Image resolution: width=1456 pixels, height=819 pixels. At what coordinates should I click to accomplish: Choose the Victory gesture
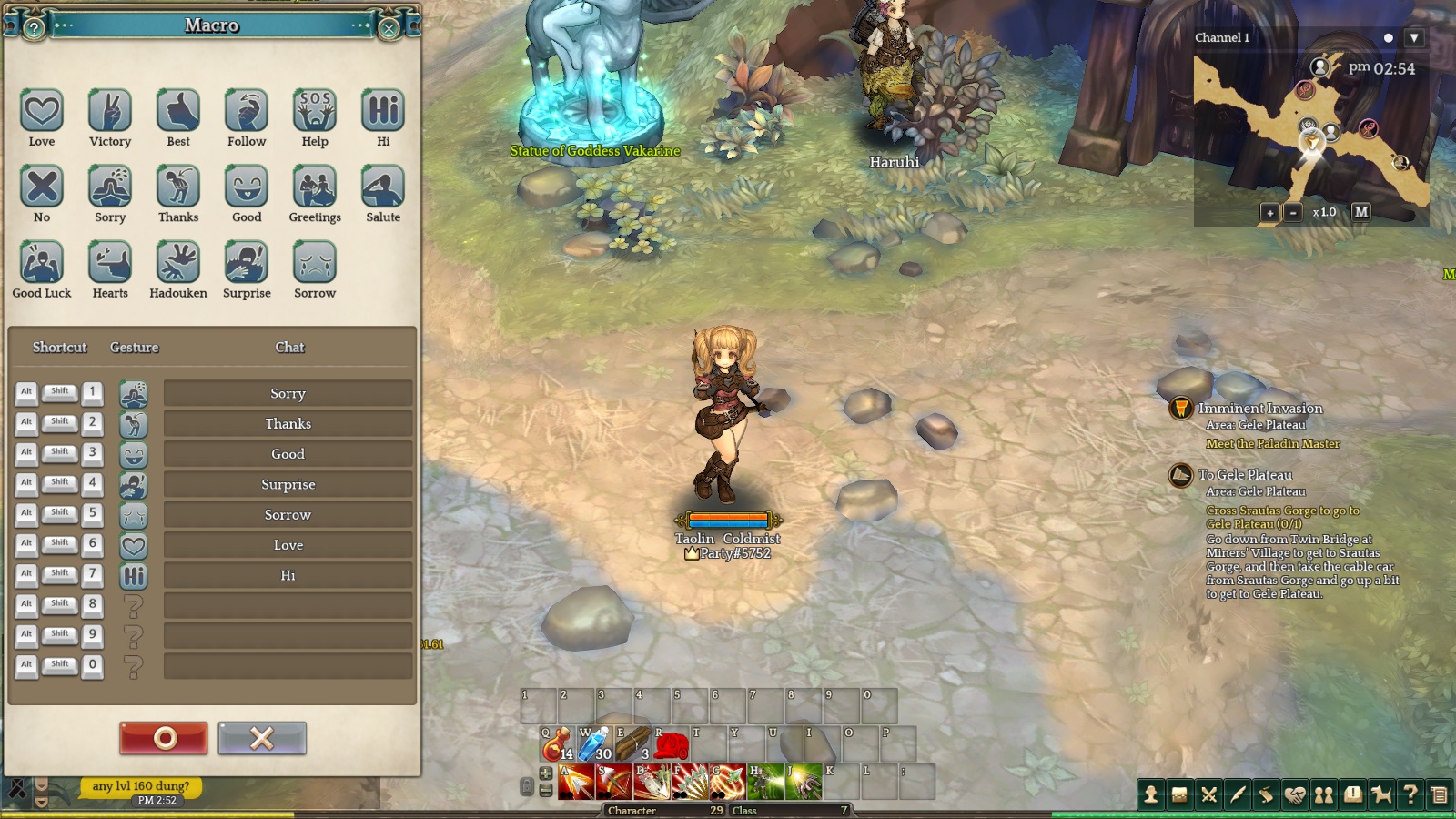(110, 111)
